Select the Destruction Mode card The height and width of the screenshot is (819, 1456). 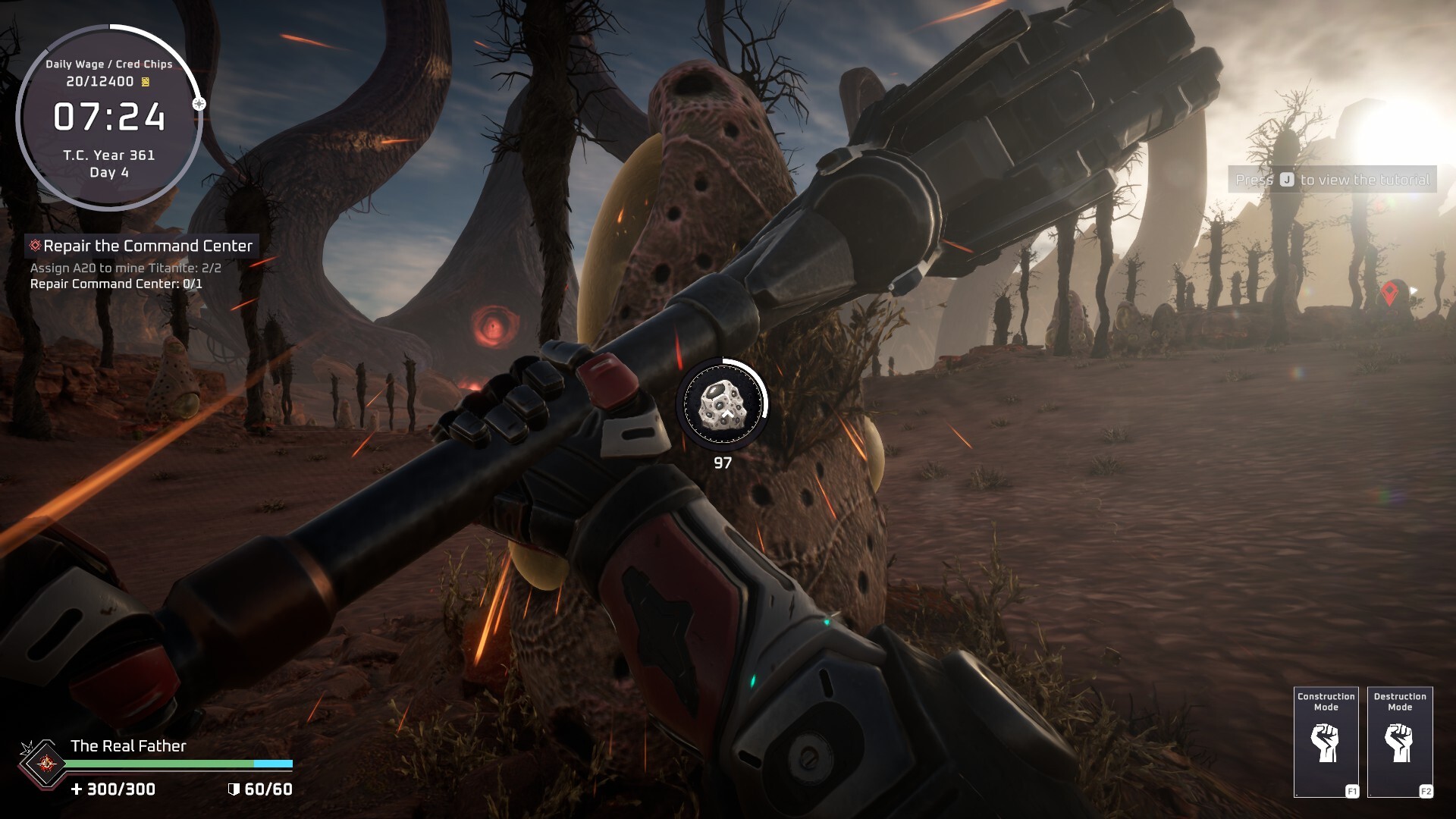click(1400, 742)
